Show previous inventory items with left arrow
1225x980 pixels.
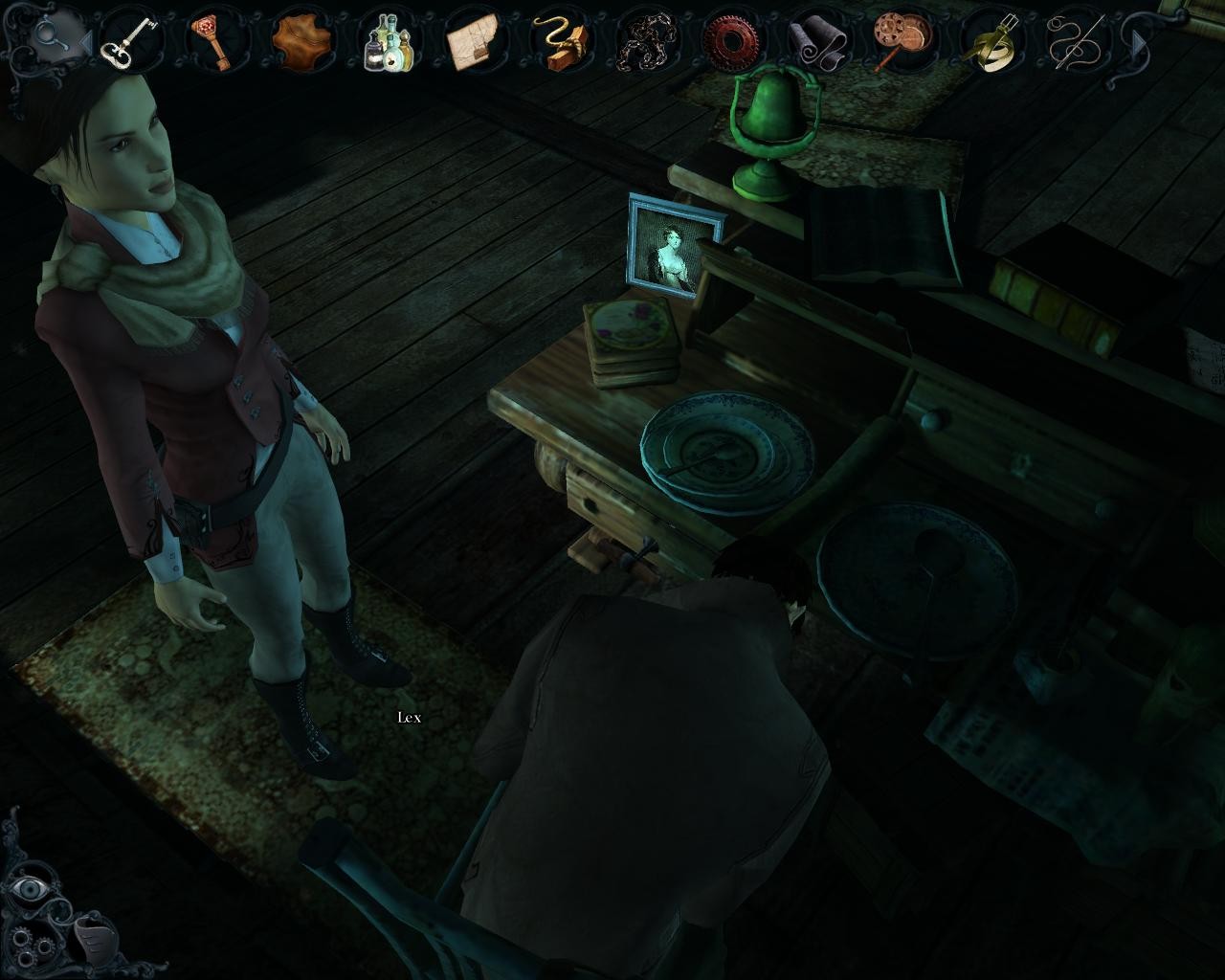point(84,42)
